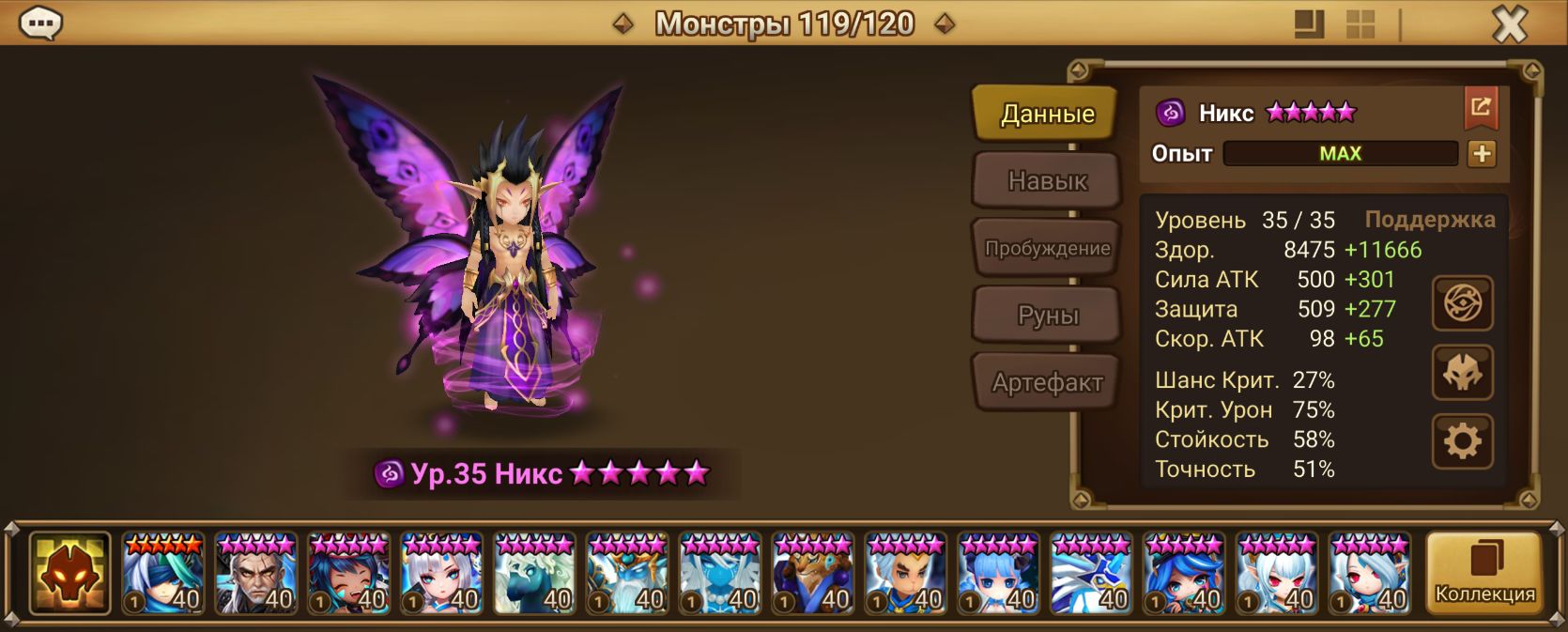Open the gear settings button
The image size is (1568, 632).
click(x=1462, y=441)
